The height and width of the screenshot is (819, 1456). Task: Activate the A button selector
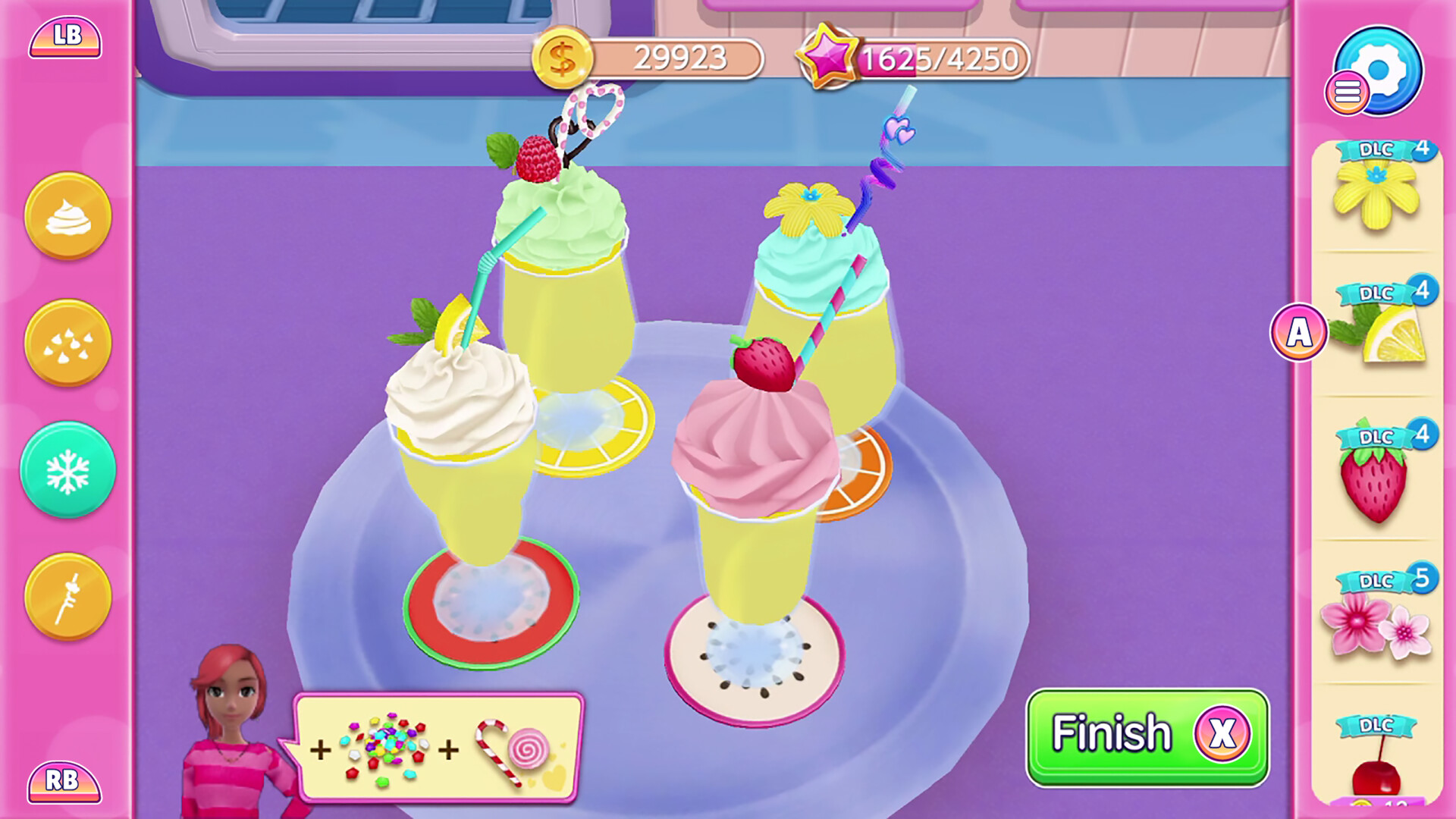point(1298,331)
